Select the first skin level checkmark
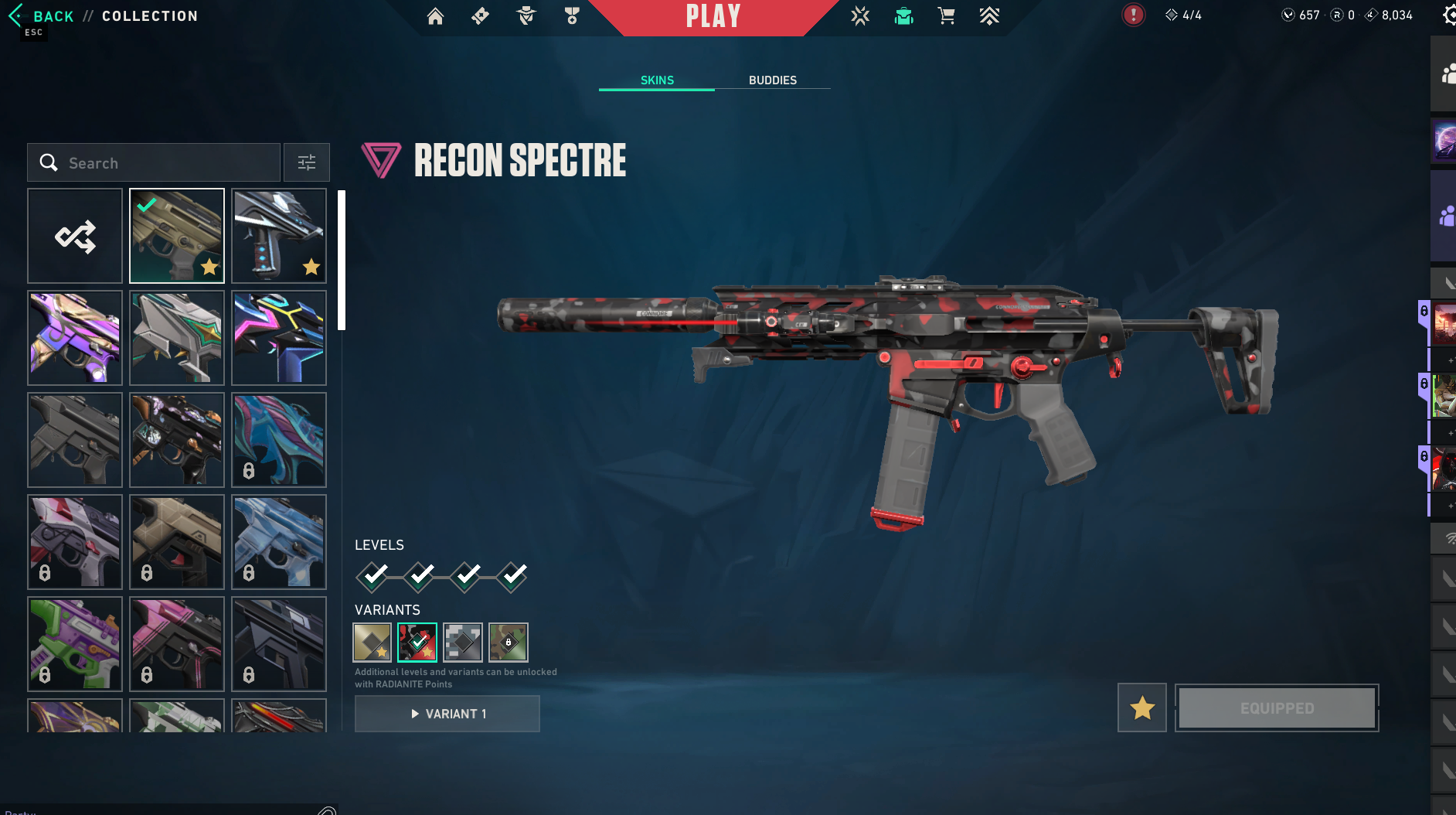Viewport: 1456px width, 815px height. (373, 576)
